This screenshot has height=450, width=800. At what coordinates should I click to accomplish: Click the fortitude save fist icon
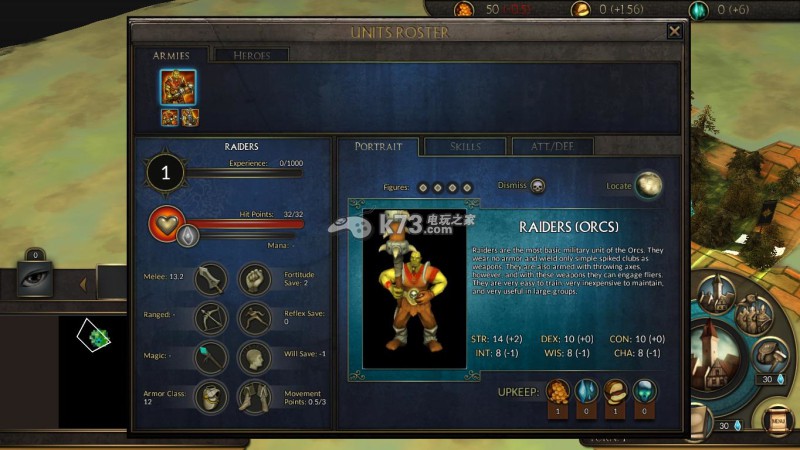[x=254, y=279]
